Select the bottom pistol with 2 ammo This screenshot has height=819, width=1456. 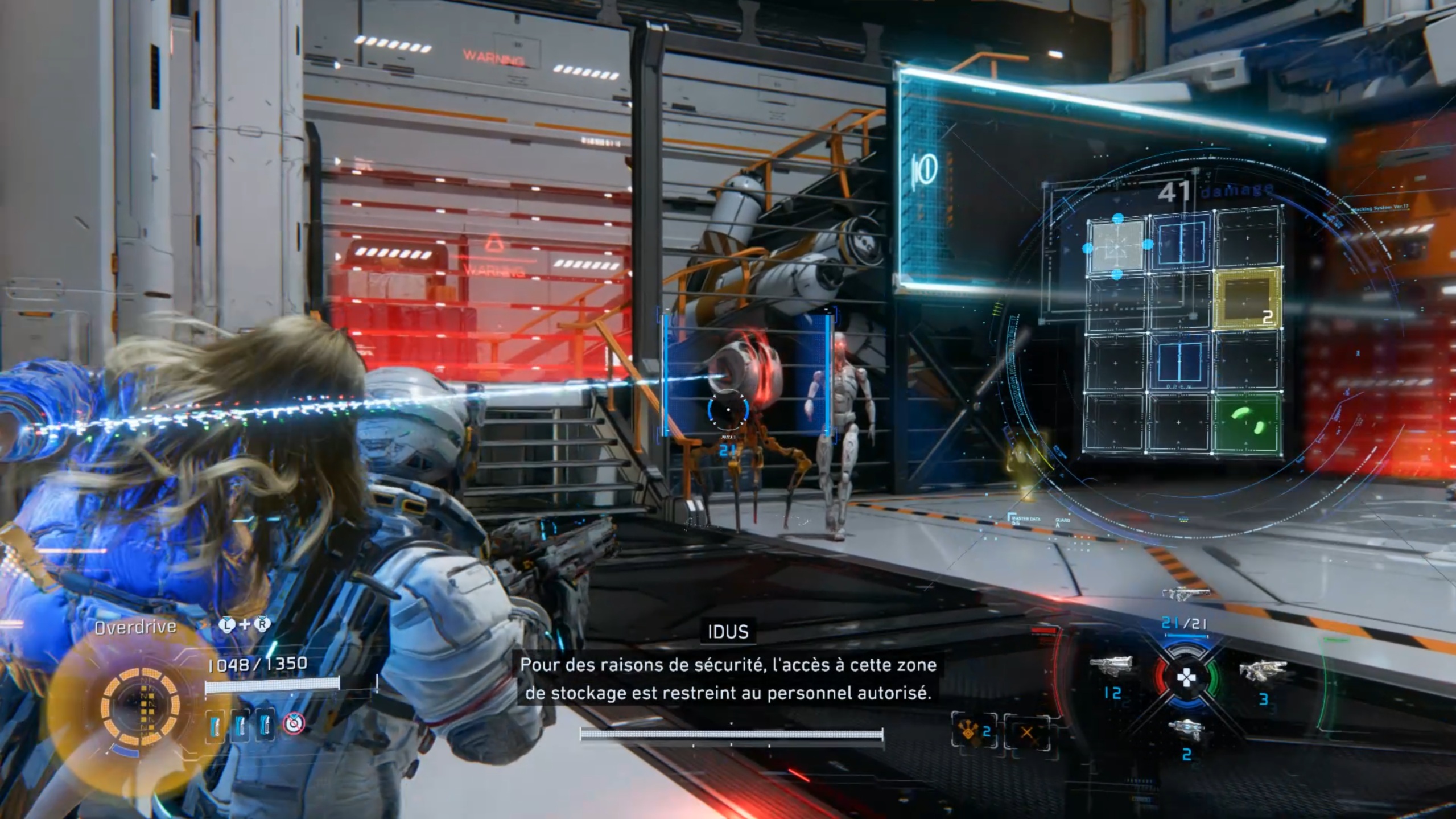[x=1186, y=730]
